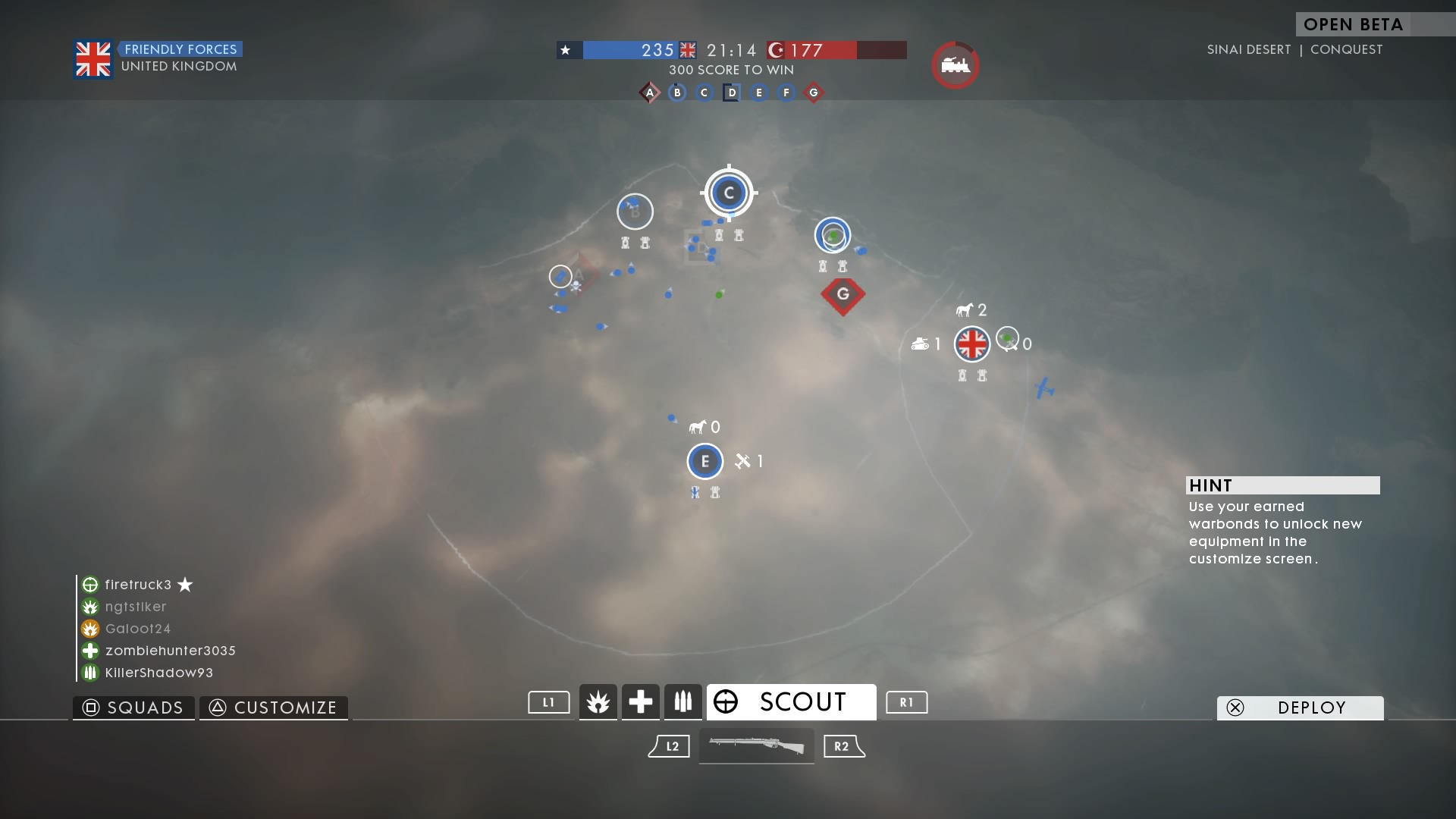1456x819 pixels.
Task: Select squadmate zombiehunter3035 in the squad list
Action: 170,651
